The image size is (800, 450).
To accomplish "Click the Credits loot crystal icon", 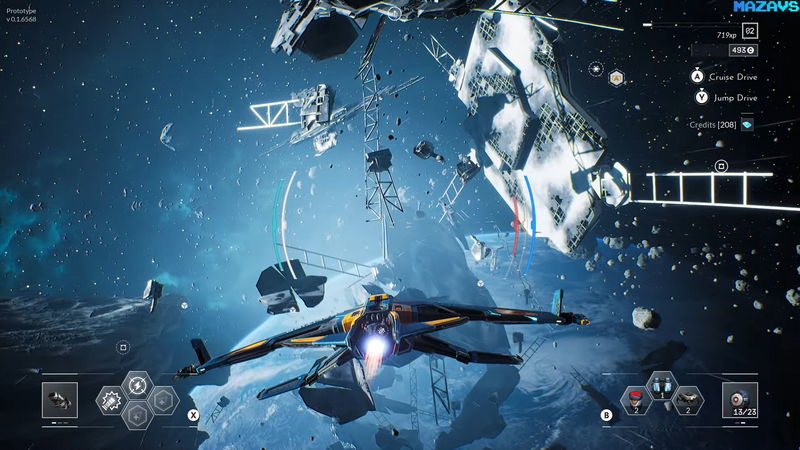I will click(746, 124).
